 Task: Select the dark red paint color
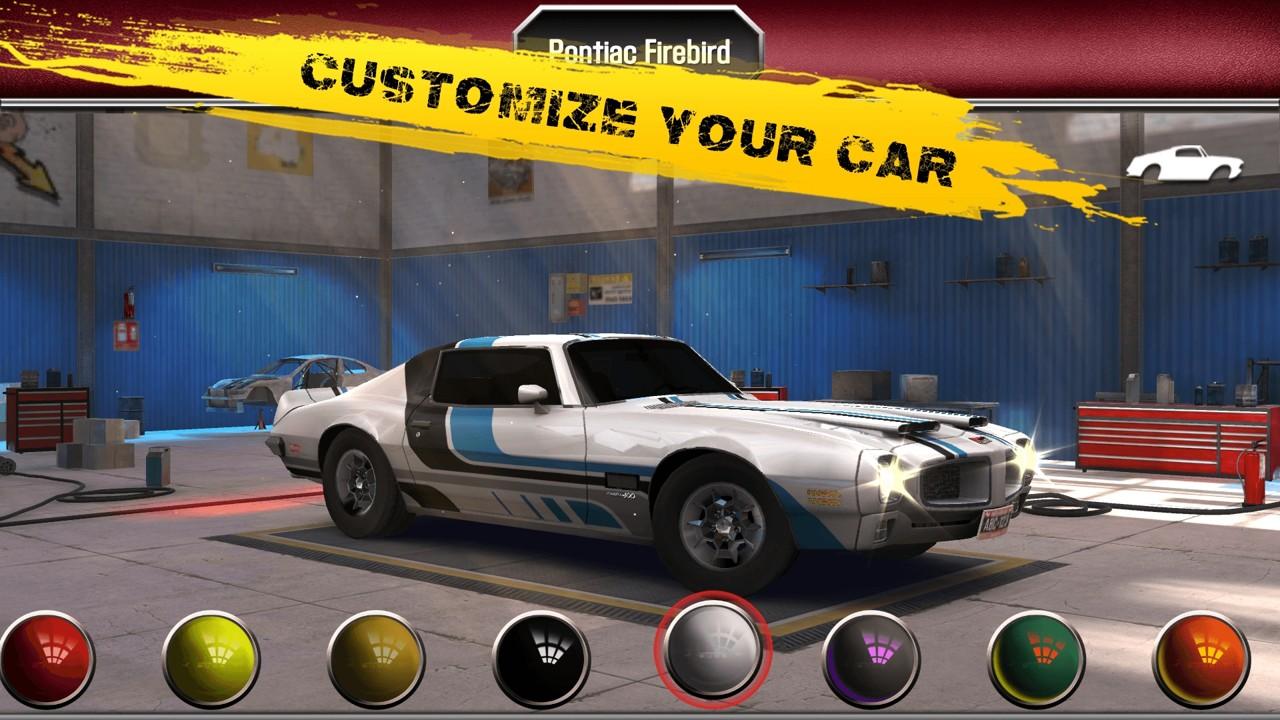46,659
